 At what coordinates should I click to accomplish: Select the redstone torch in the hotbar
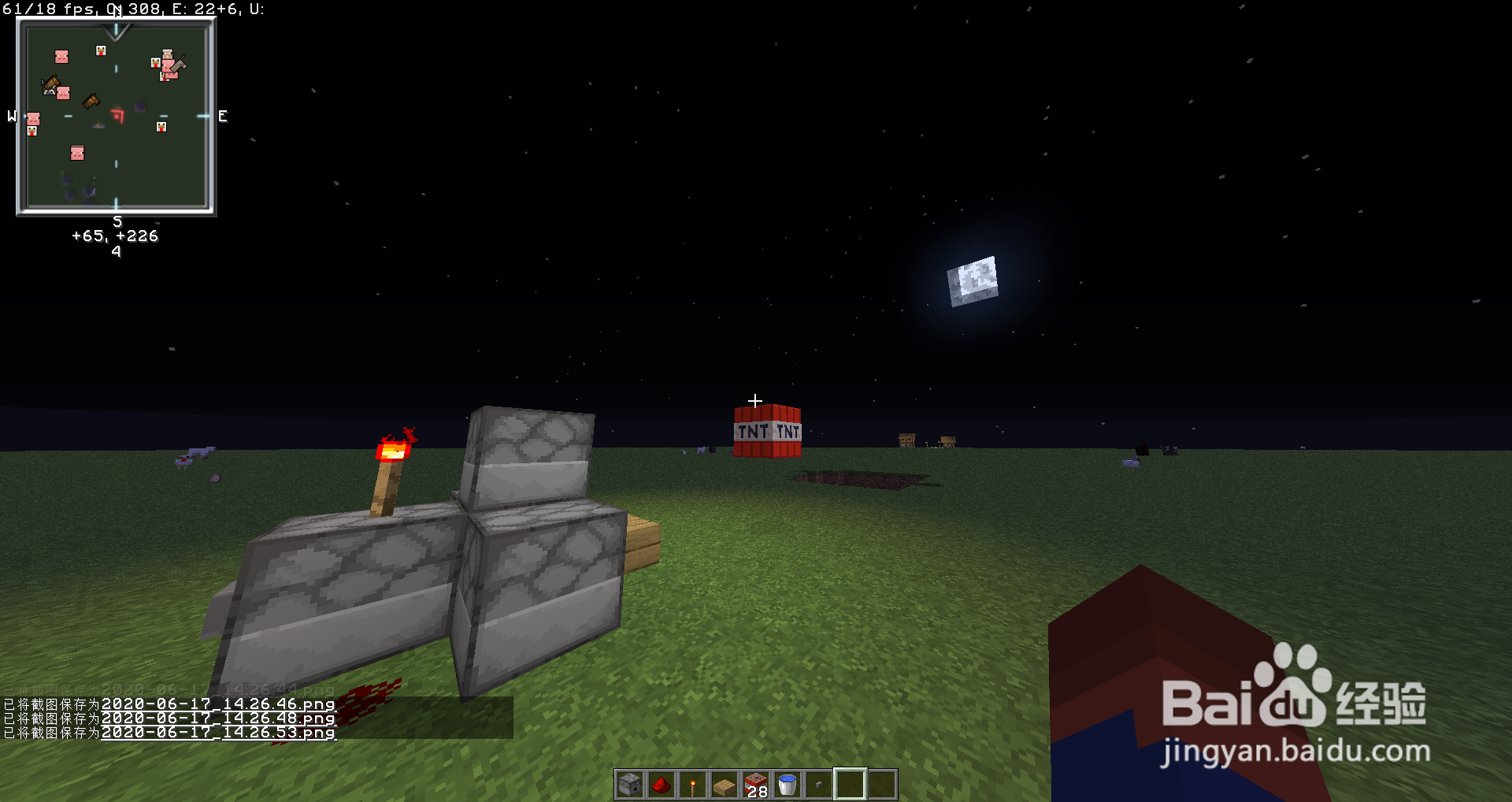click(691, 783)
